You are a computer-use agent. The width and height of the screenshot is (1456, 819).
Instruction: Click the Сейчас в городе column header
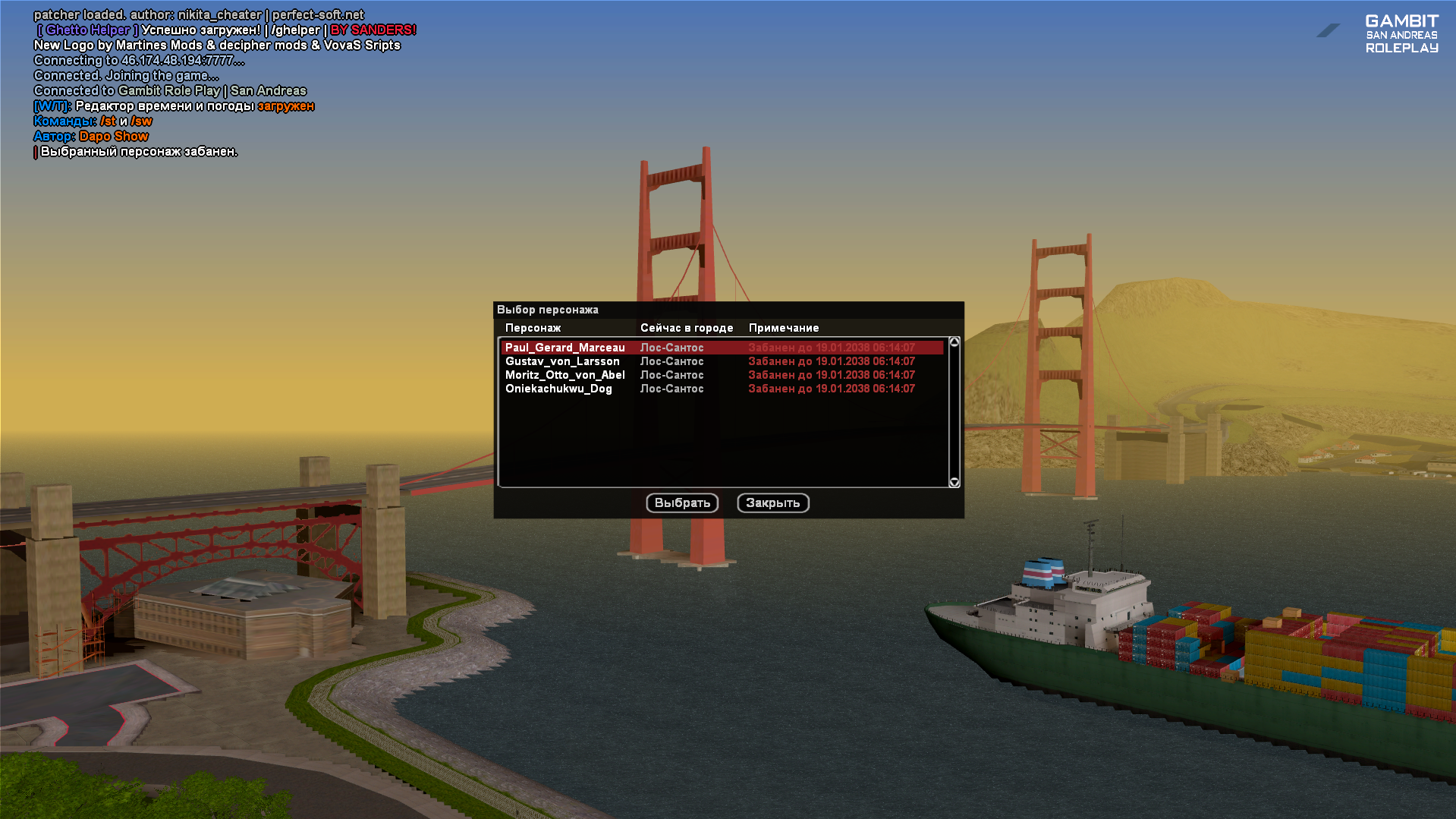[x=687, y=328]
